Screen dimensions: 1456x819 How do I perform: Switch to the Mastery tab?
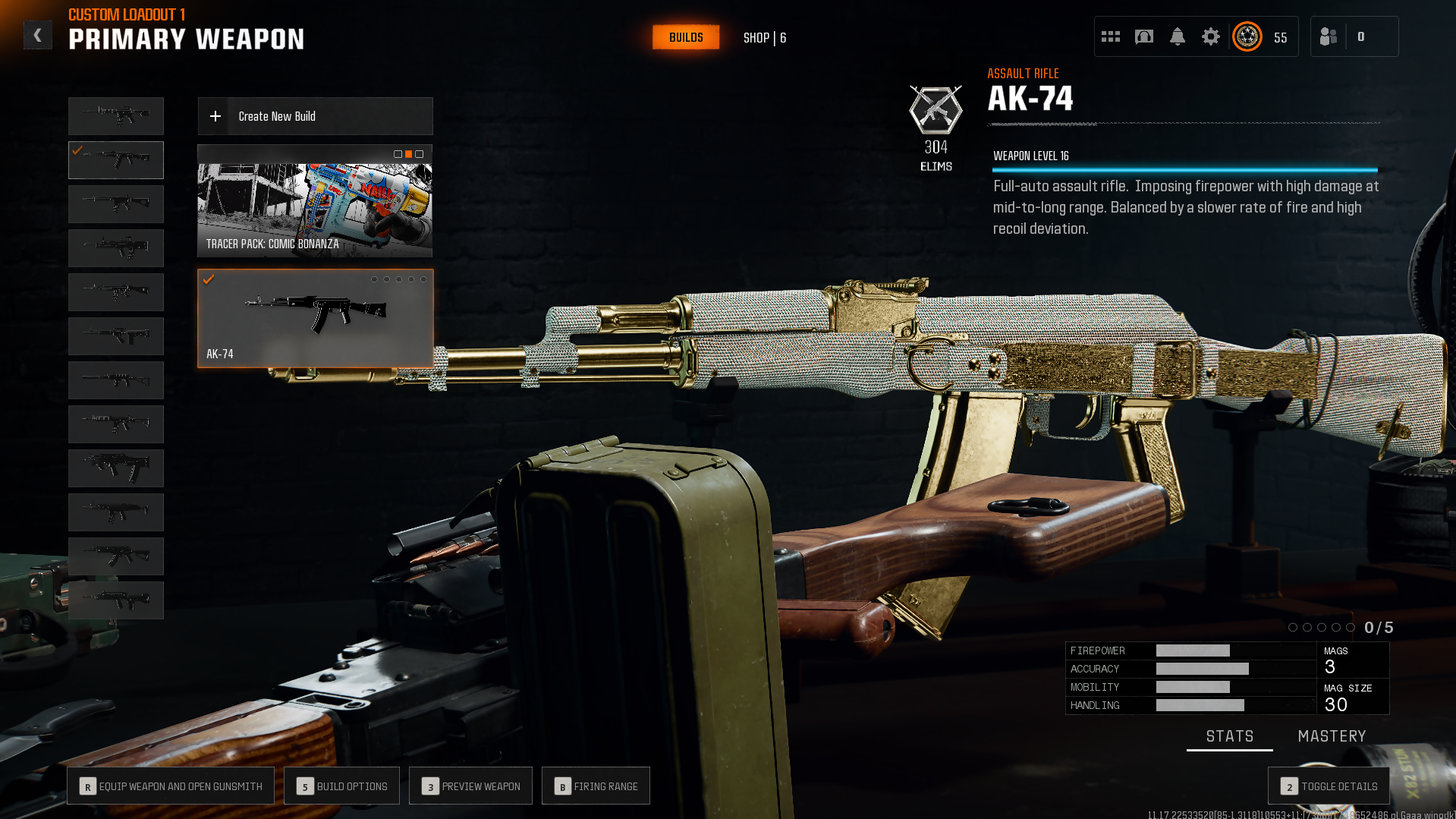(x=1332, y=736)
